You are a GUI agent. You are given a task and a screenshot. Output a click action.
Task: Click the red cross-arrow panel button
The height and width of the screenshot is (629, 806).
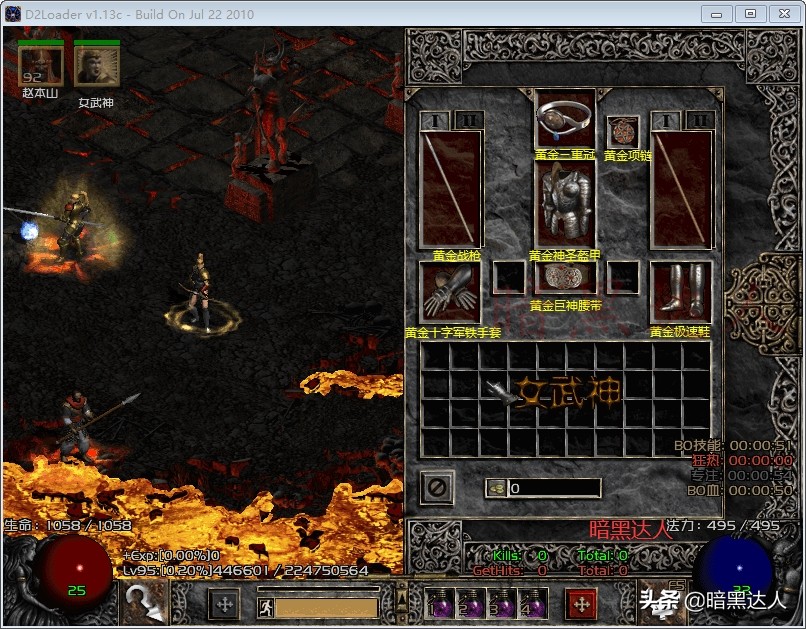pyautogui.click(x=581, y=604)
